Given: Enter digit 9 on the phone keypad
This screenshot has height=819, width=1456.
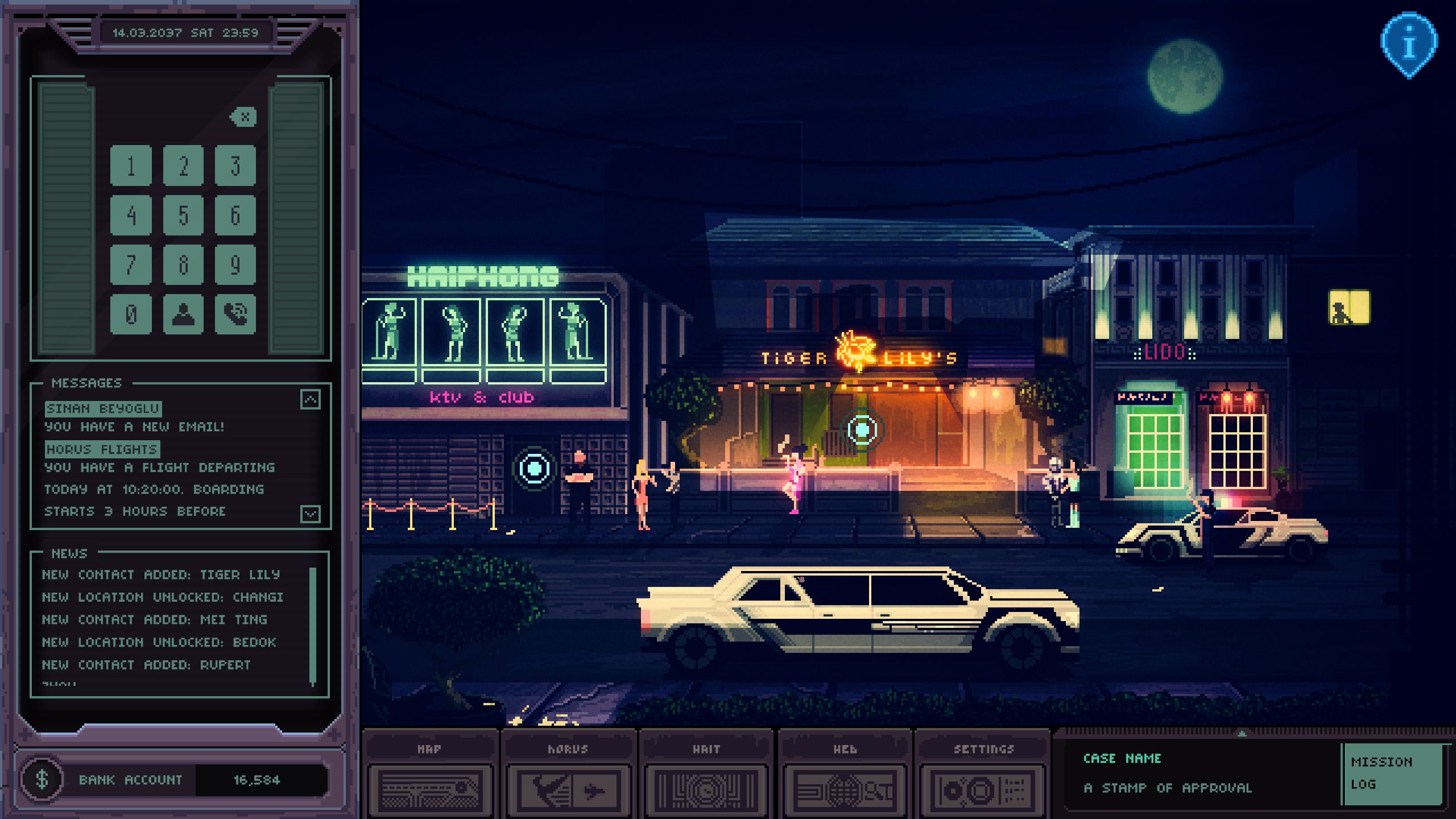Looking at the screenshot, I should click(235, 264).
